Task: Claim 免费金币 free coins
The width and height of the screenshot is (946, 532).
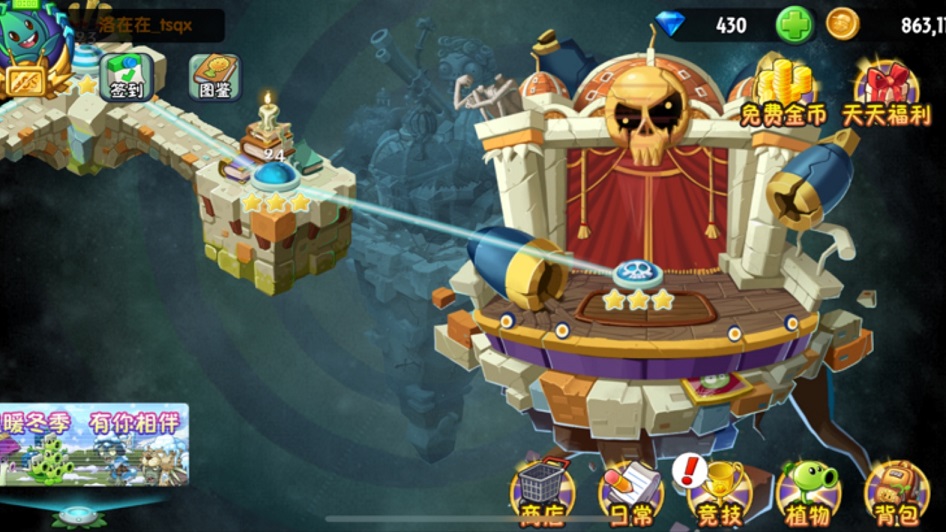Action: (783, 92)
